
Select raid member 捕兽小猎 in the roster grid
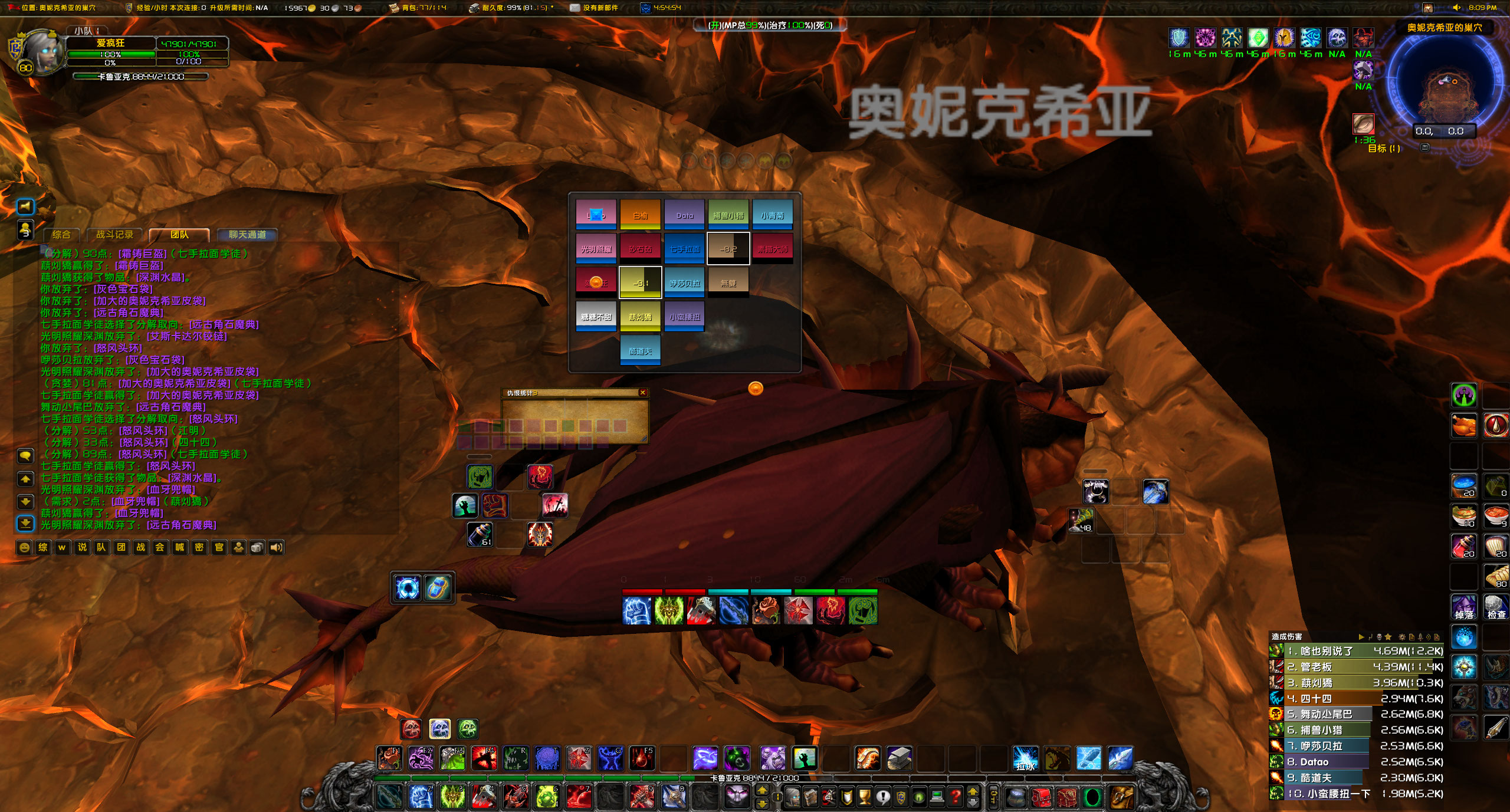tap(728, 215)
